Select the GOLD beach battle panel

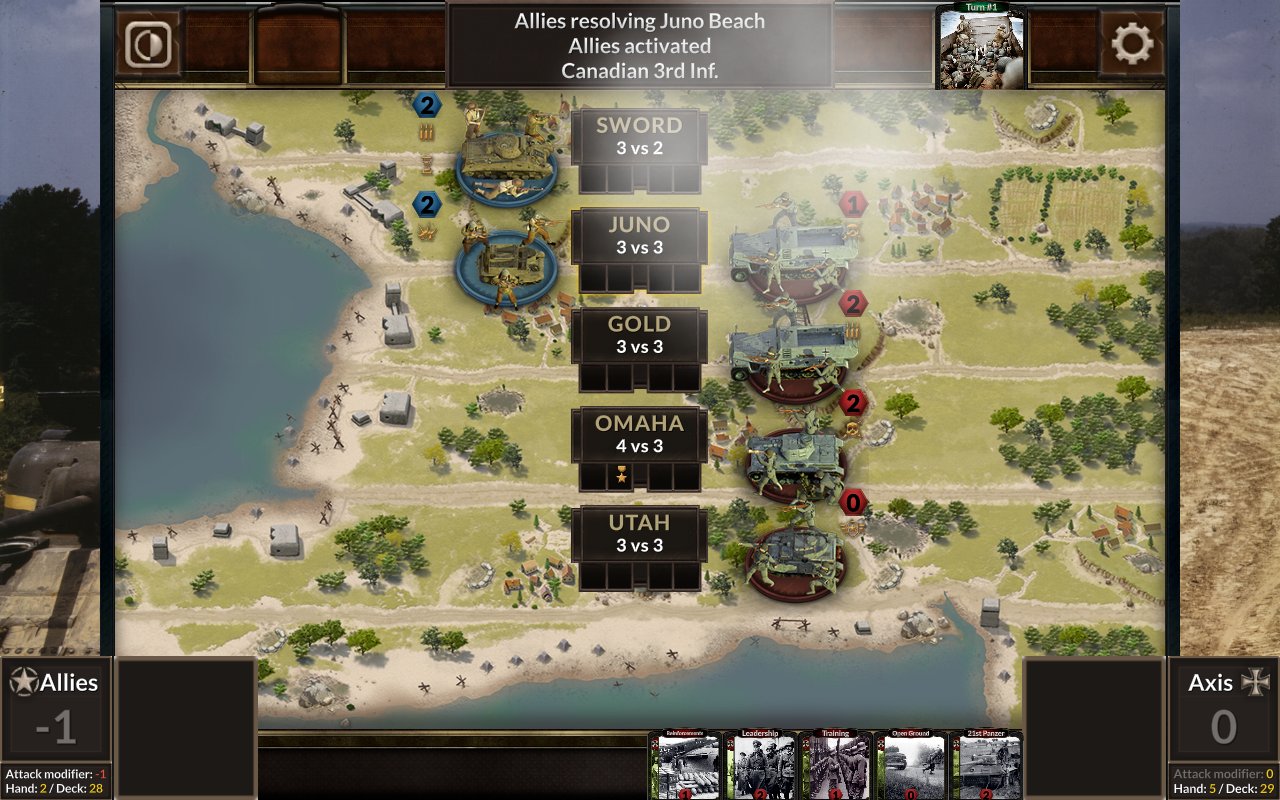pos(639,334)
